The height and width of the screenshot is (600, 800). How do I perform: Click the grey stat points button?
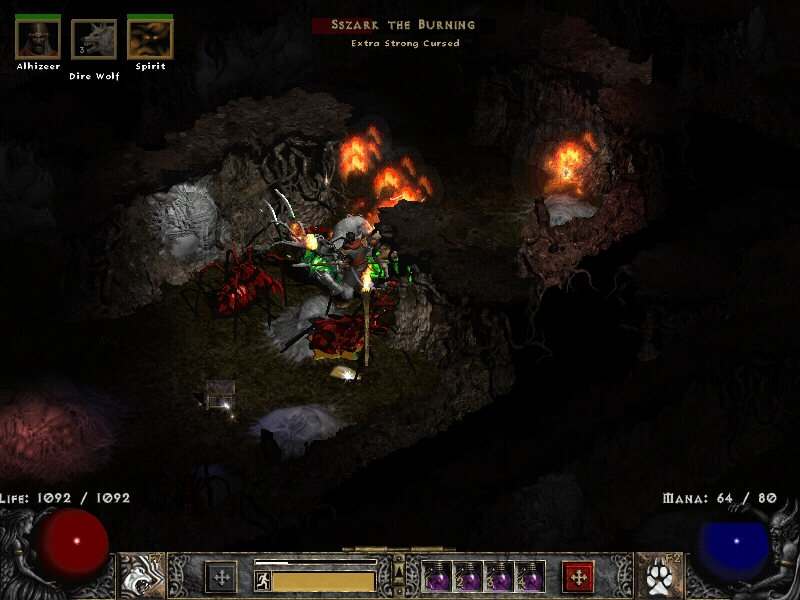[x=221, y=577]
